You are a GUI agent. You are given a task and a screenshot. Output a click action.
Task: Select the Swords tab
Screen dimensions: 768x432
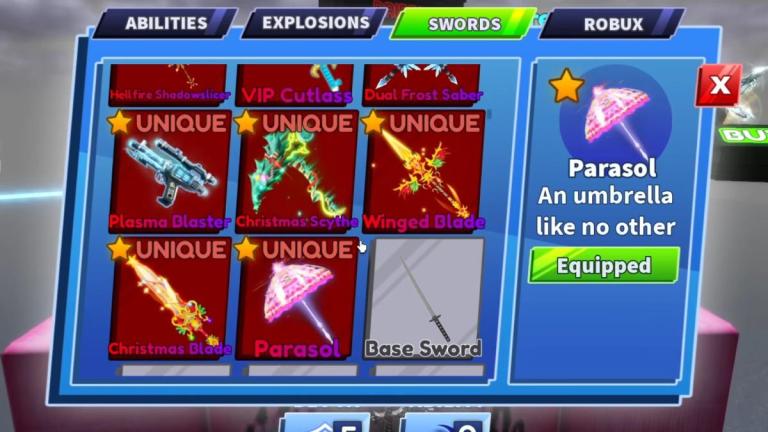tap(464, 23)
